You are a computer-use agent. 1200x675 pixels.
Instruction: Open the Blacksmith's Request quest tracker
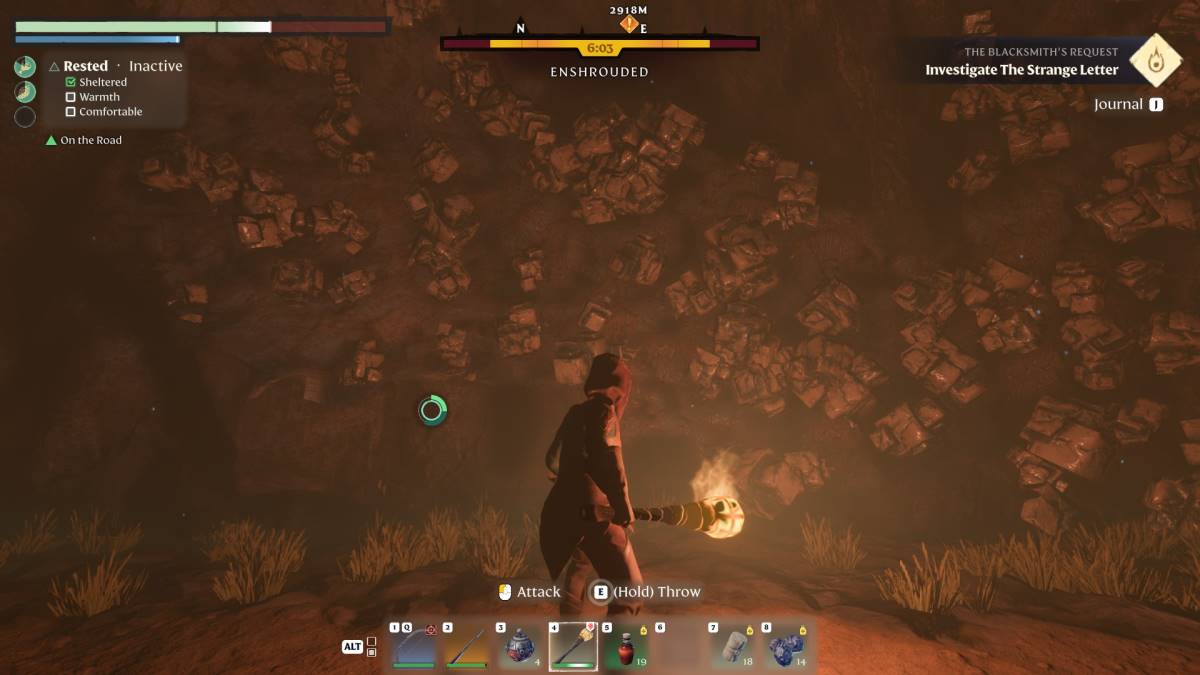click(x=1020, y=62)
